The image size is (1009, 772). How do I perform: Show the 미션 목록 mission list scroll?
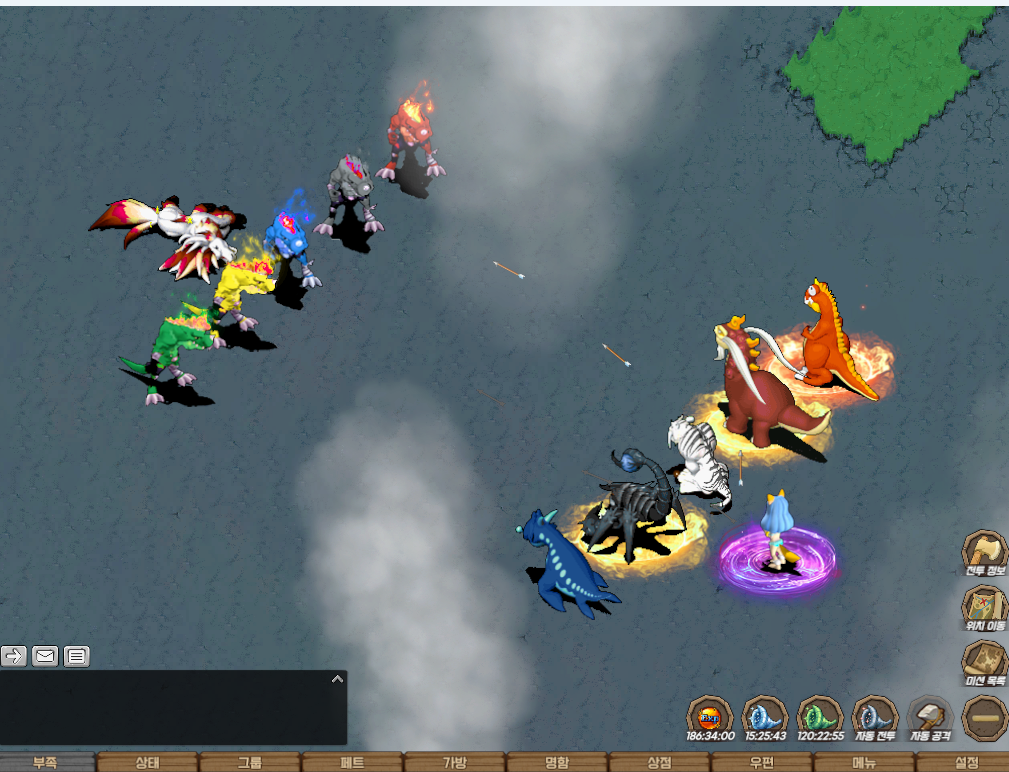click(984, 662)
